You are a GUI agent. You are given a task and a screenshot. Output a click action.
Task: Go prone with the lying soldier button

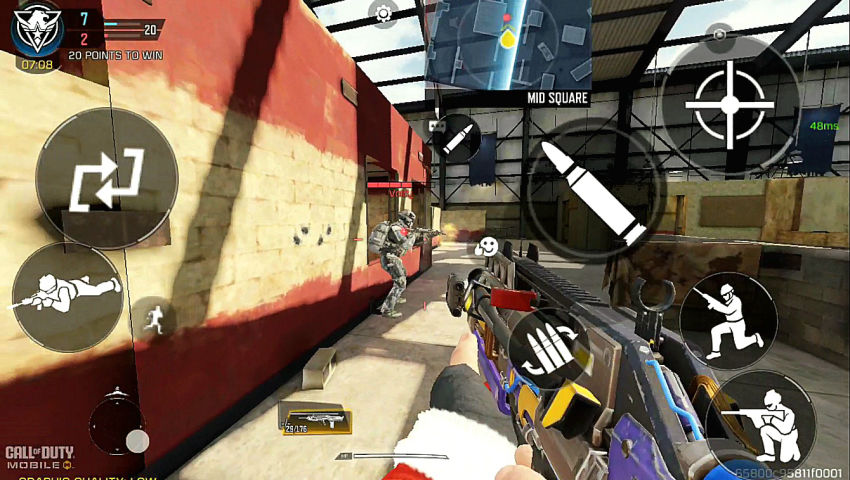click(67, 295)
